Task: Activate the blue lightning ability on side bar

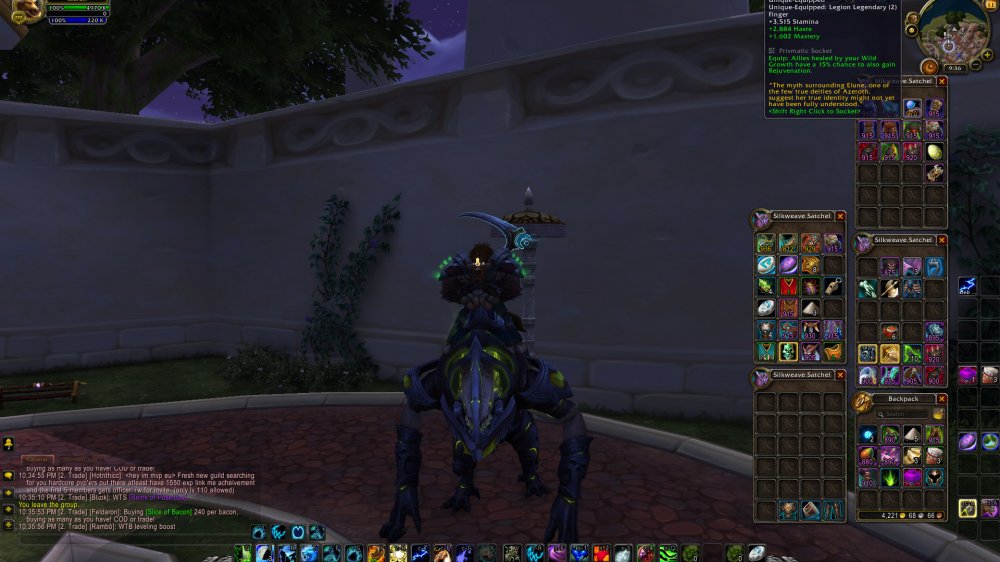Action: (x=967, y=287)
